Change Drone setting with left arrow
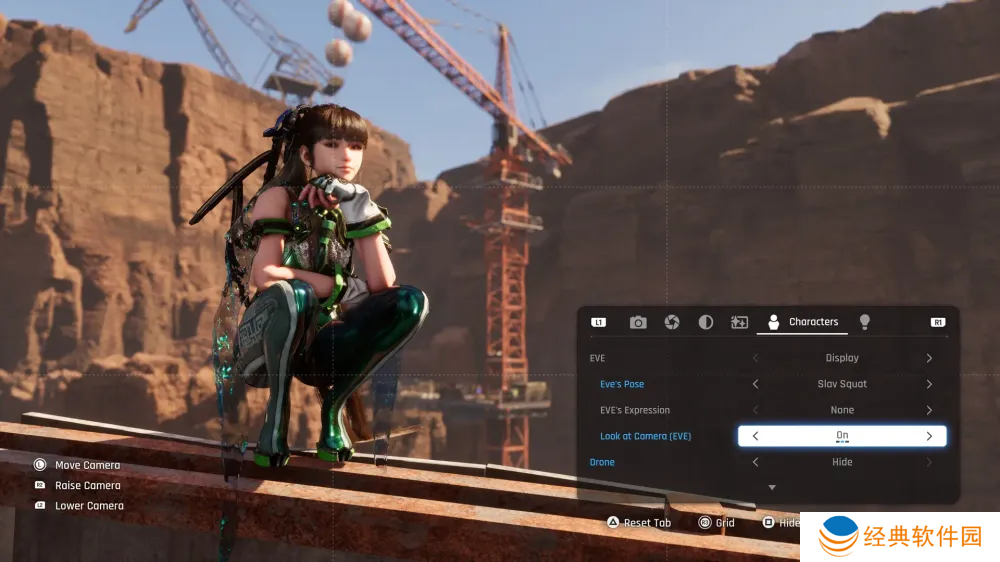The height and width of the screenshot is (562, 1000). (755, 462)
